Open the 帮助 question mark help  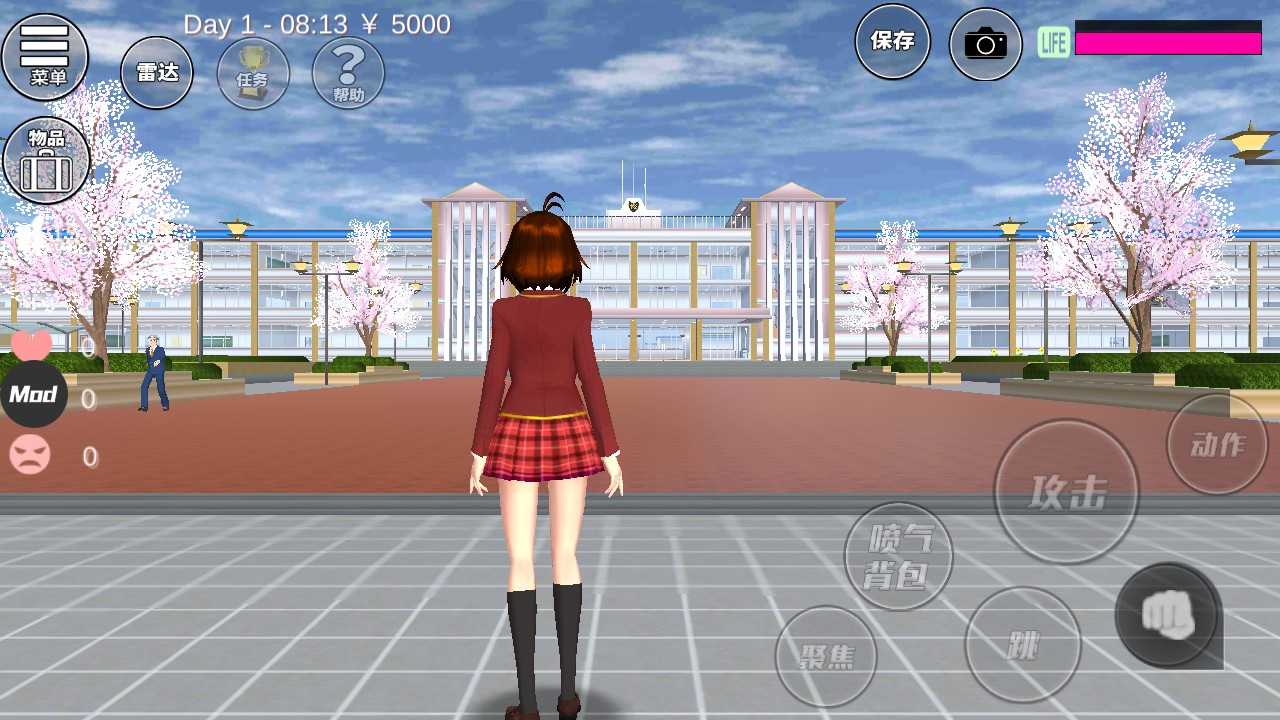(348, 73)
